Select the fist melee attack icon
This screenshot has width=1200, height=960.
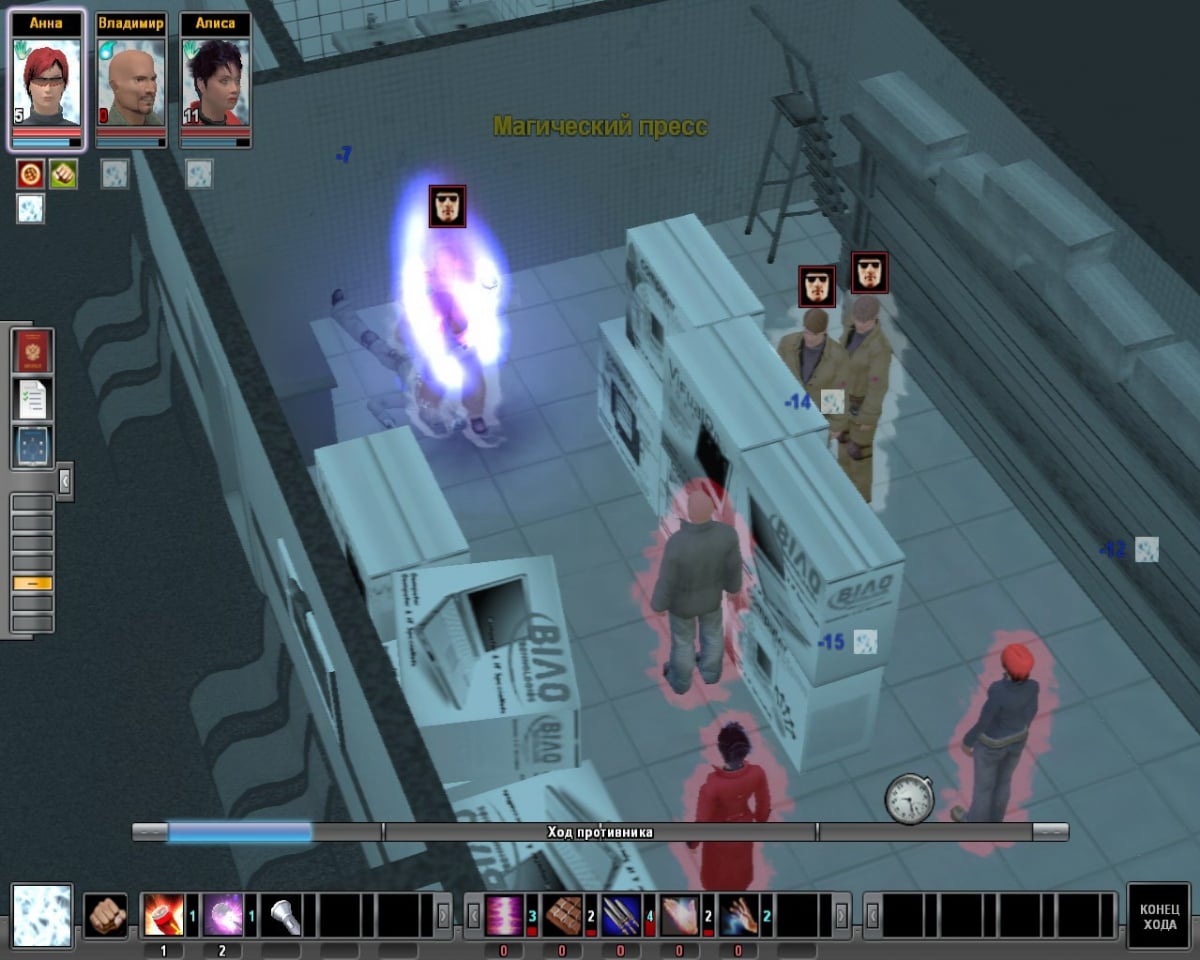click(105, 915)
